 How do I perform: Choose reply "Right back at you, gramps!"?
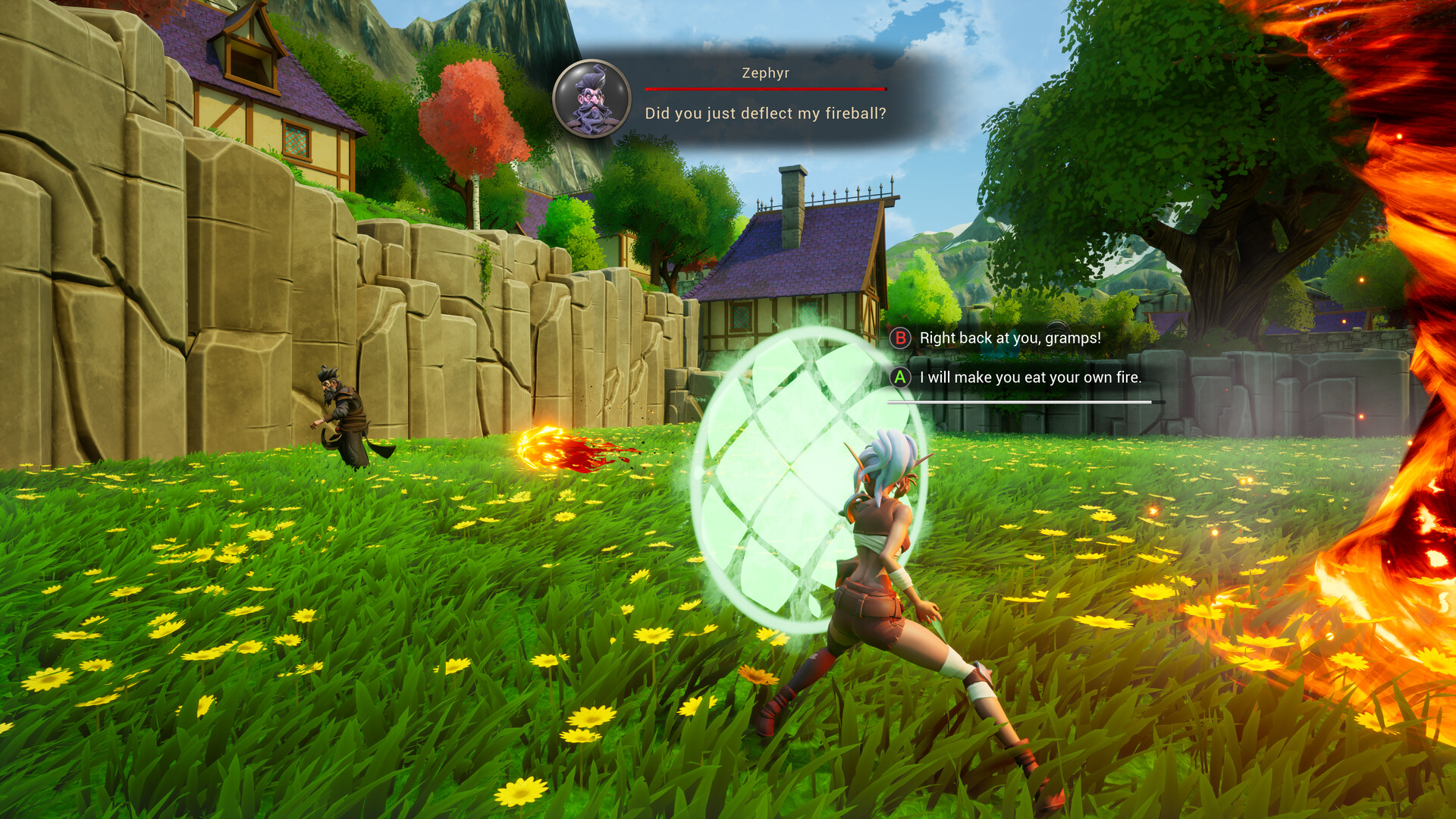1009,338
